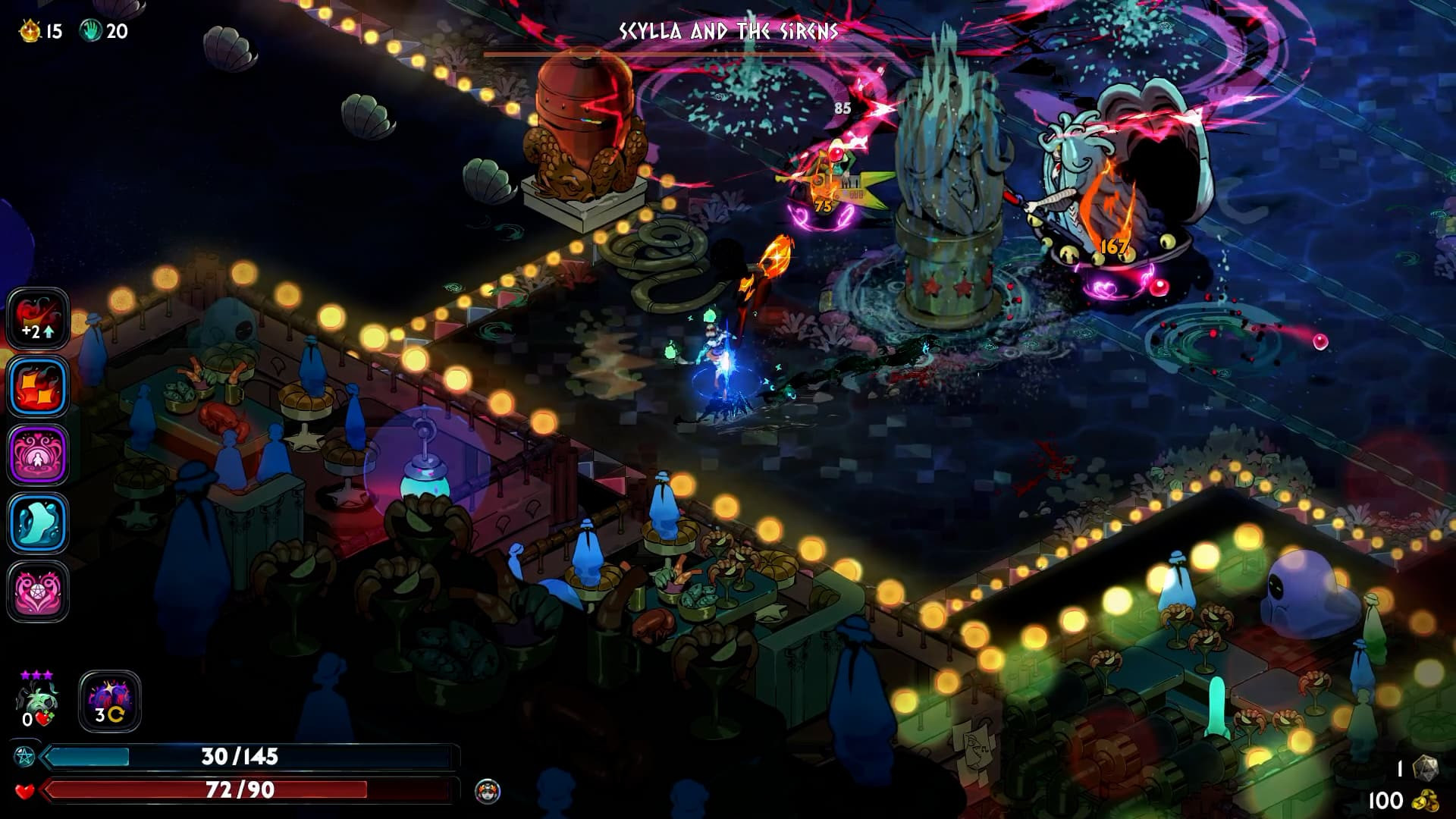
Task: Open the purple-framed pink figure boon
Action: (38, 455)
